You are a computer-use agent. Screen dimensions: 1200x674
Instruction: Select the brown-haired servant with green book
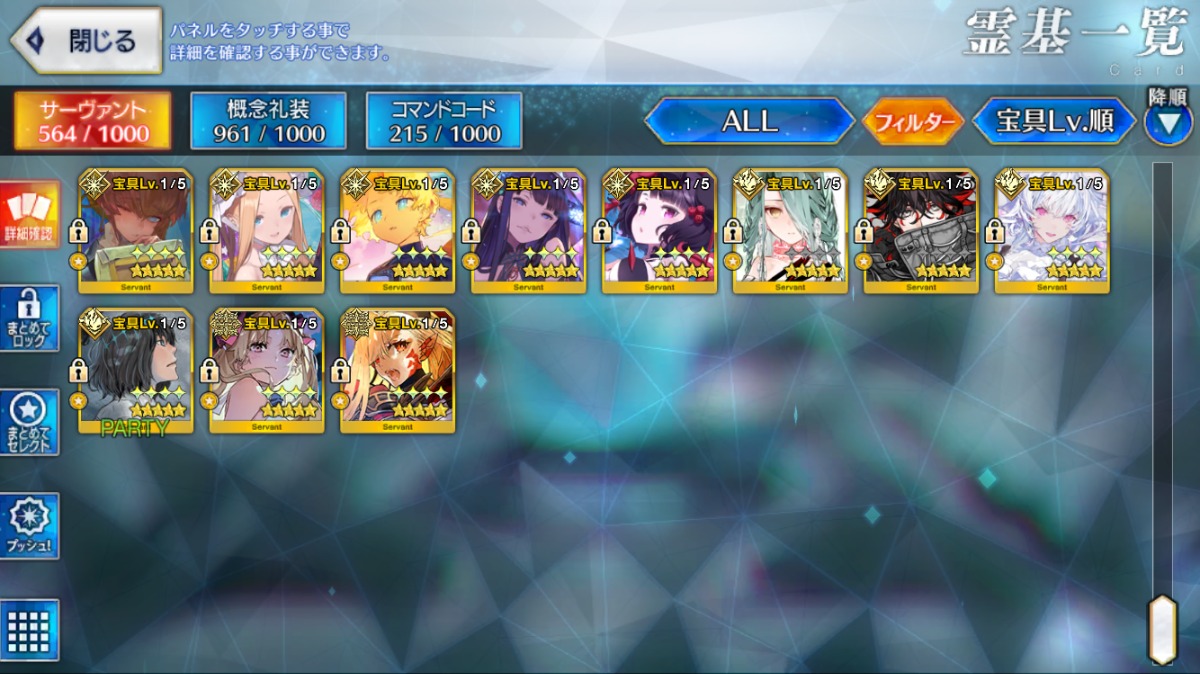135,231
